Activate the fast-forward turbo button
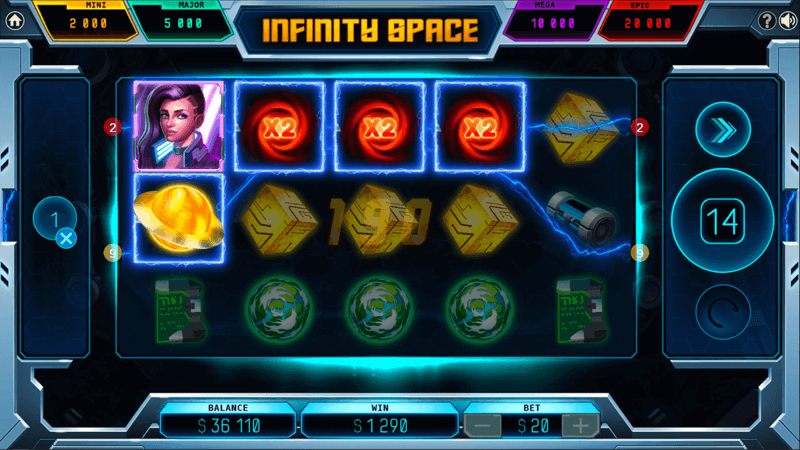The image size is (800, 450). (721, 130)
